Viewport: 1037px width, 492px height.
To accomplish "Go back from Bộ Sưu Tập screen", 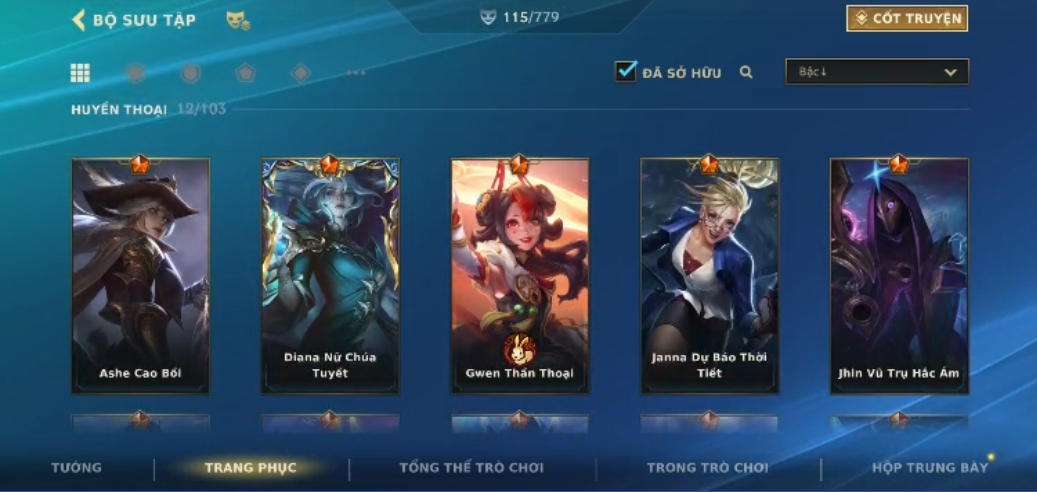I will 79,20.
